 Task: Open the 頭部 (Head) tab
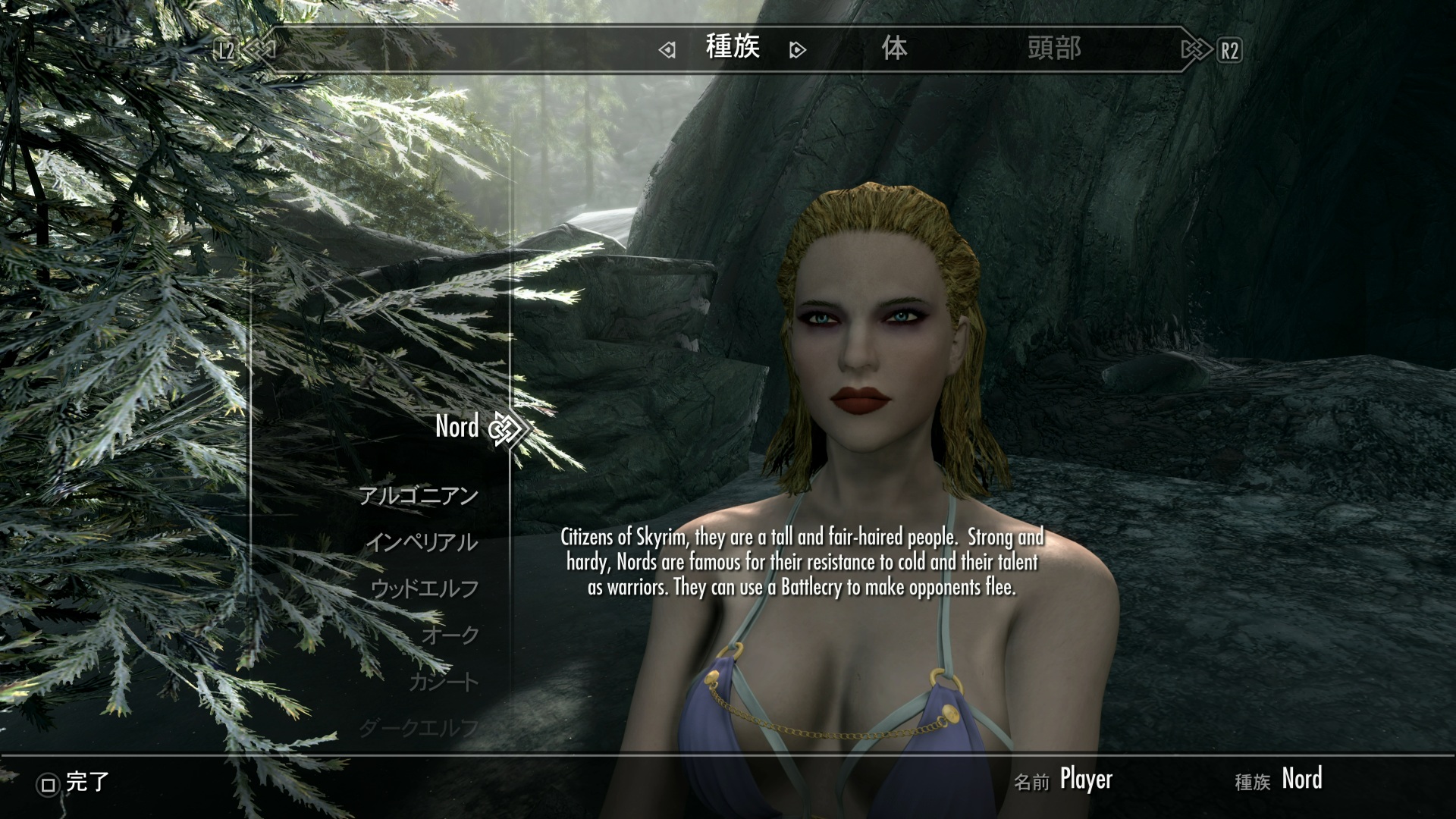pos(1053,49)
